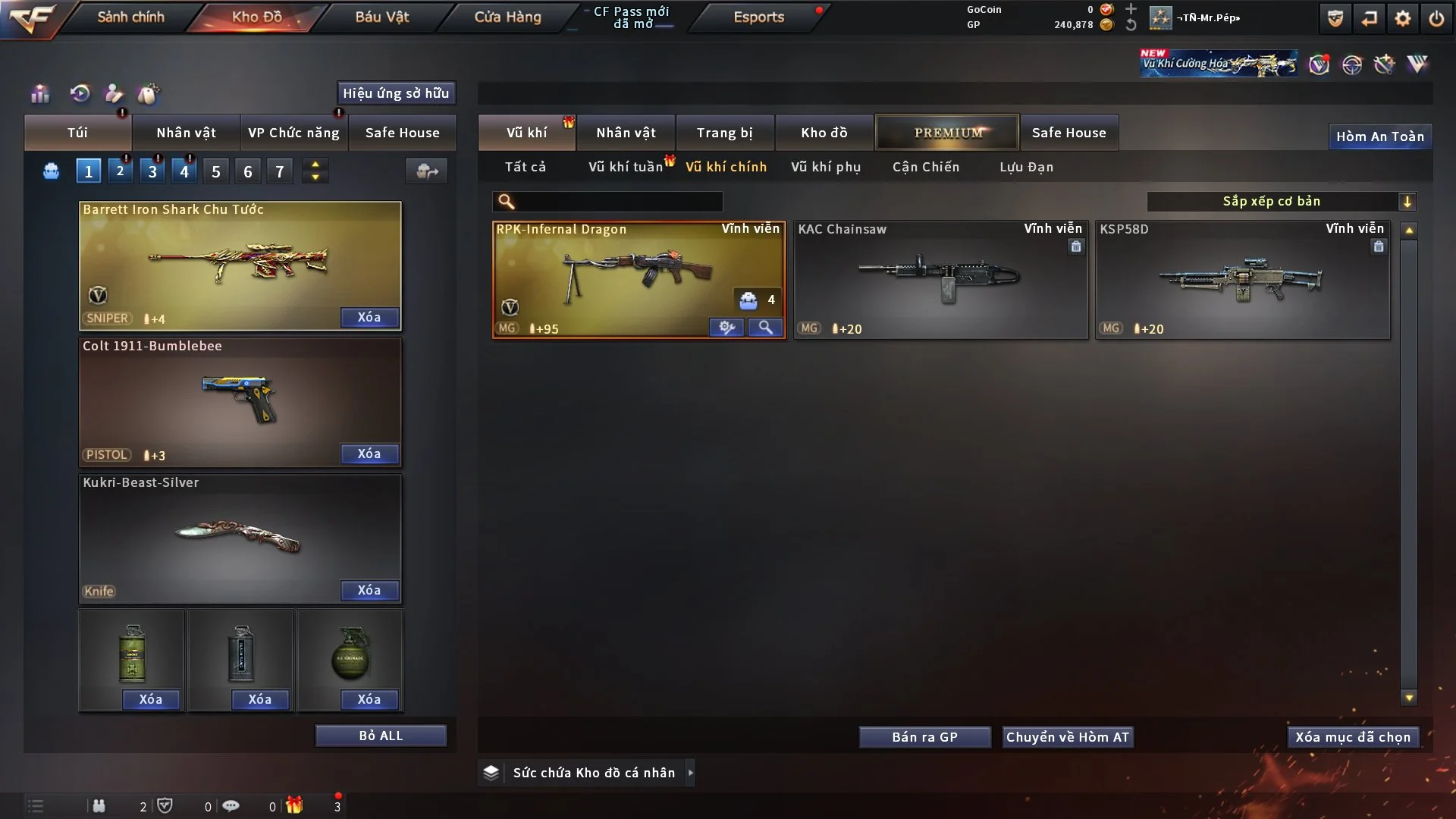Open the Esports section

[758, 17]
